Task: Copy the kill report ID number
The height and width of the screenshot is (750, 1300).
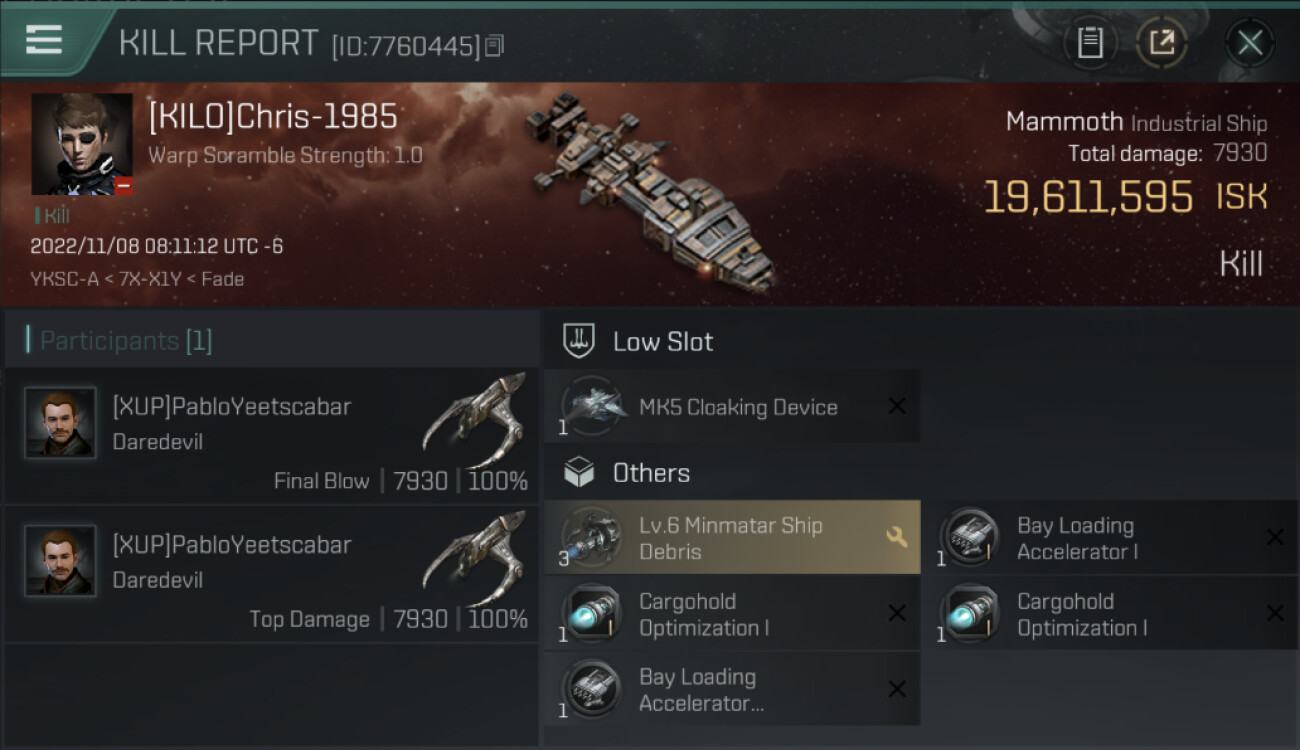Action: click(495, 45)
